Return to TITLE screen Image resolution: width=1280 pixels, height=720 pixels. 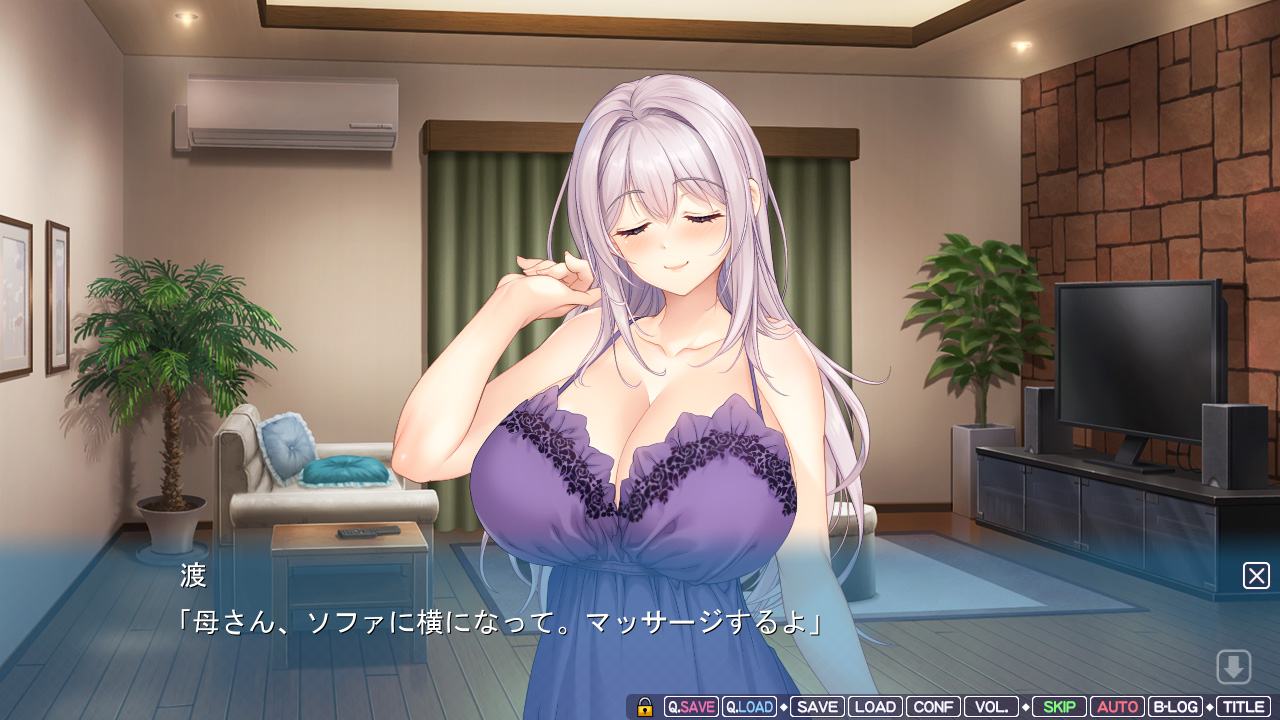pos(1243,707)
